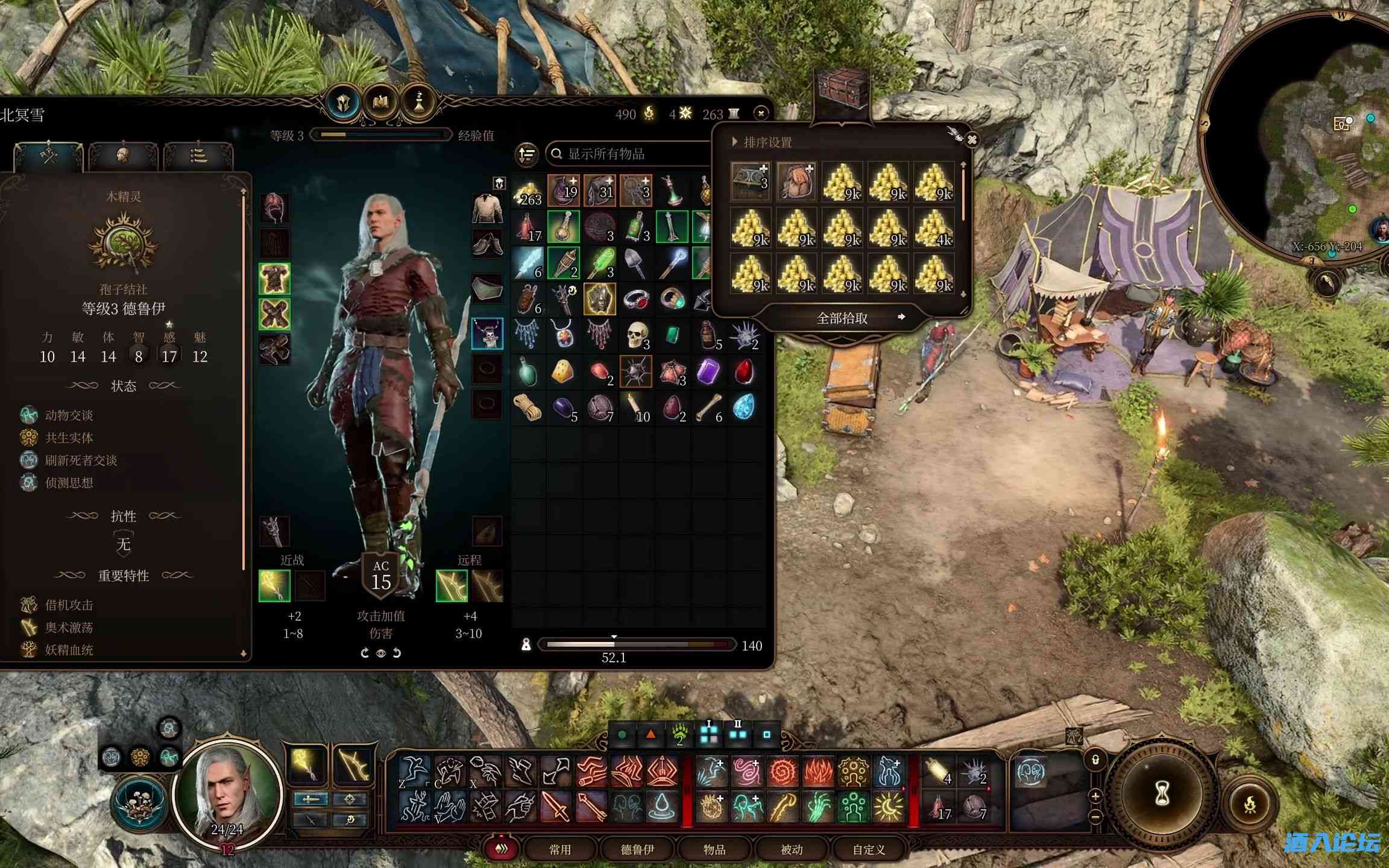This screenshot has height=868, width=1389.
Task: Select the rope coil in inventory
Action: point(528,407)
